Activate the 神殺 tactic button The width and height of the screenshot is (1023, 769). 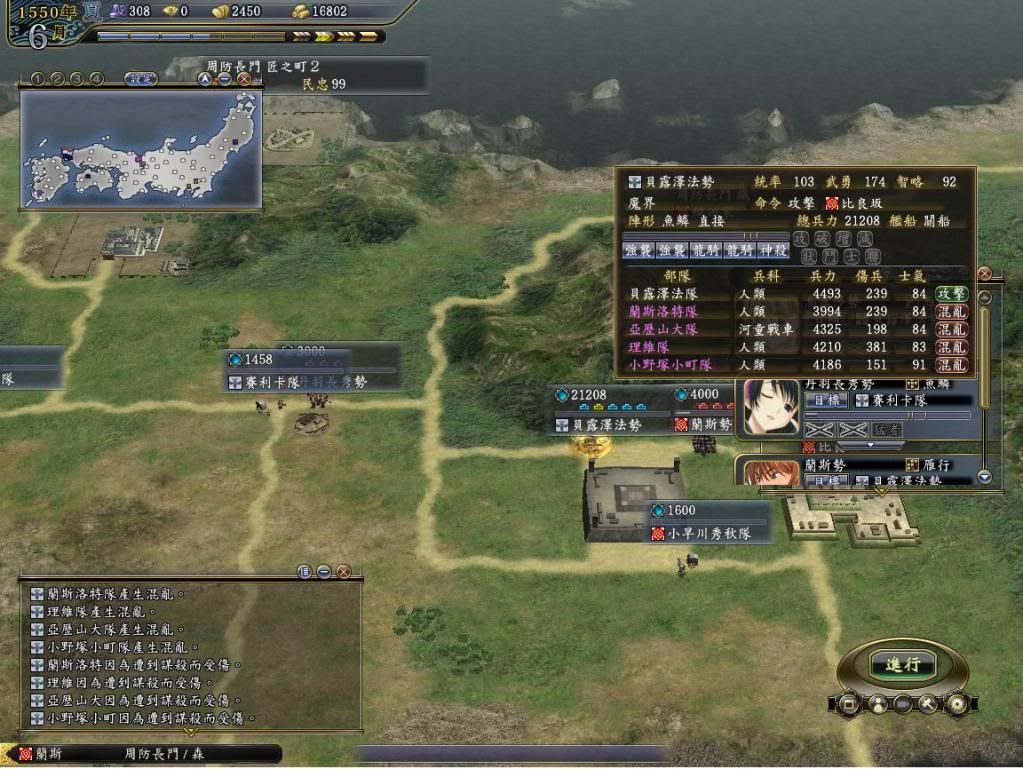(773, 250)
